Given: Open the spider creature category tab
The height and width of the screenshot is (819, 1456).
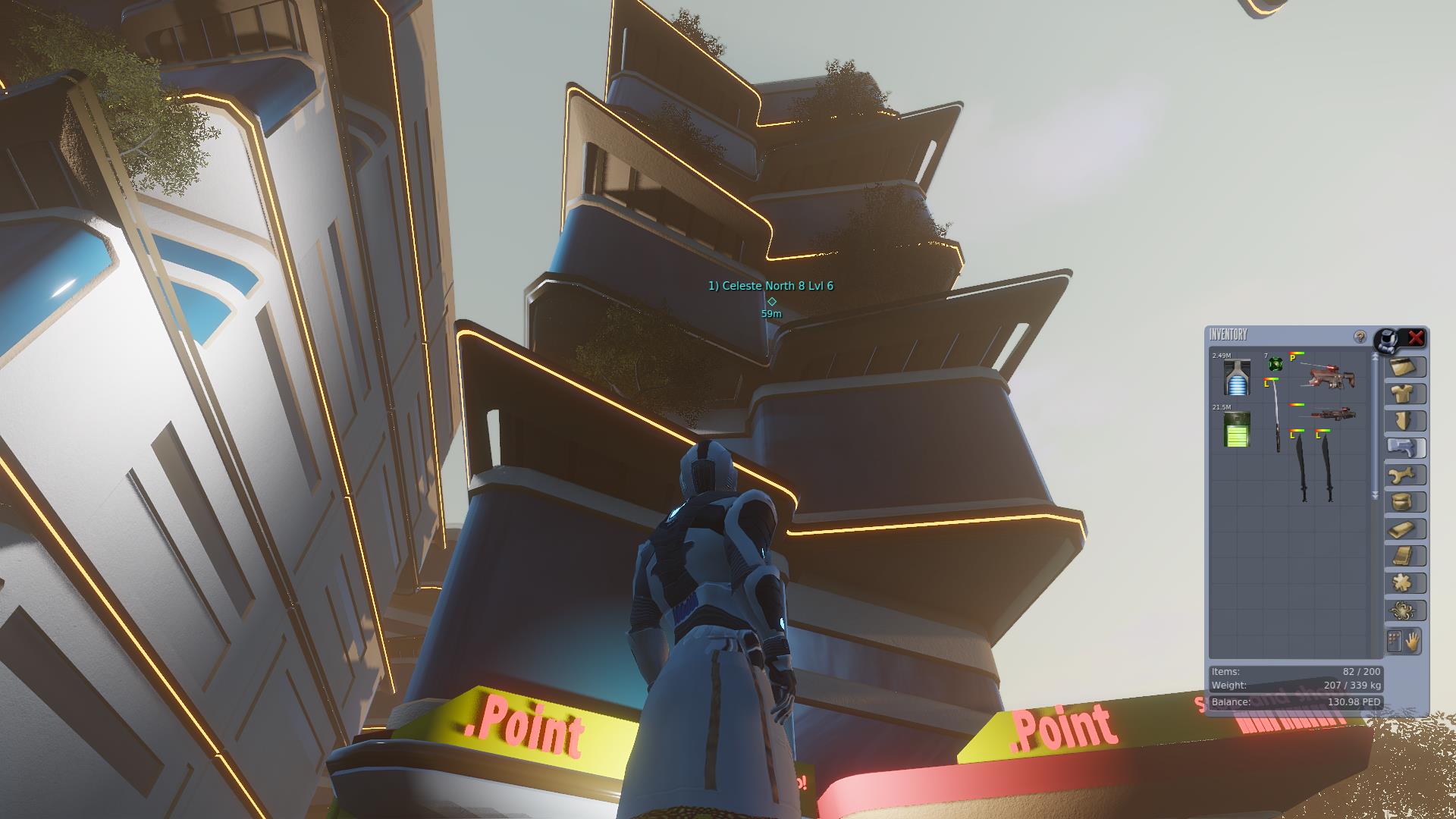Looking at the screenshot, I should tap(1405, 610).
